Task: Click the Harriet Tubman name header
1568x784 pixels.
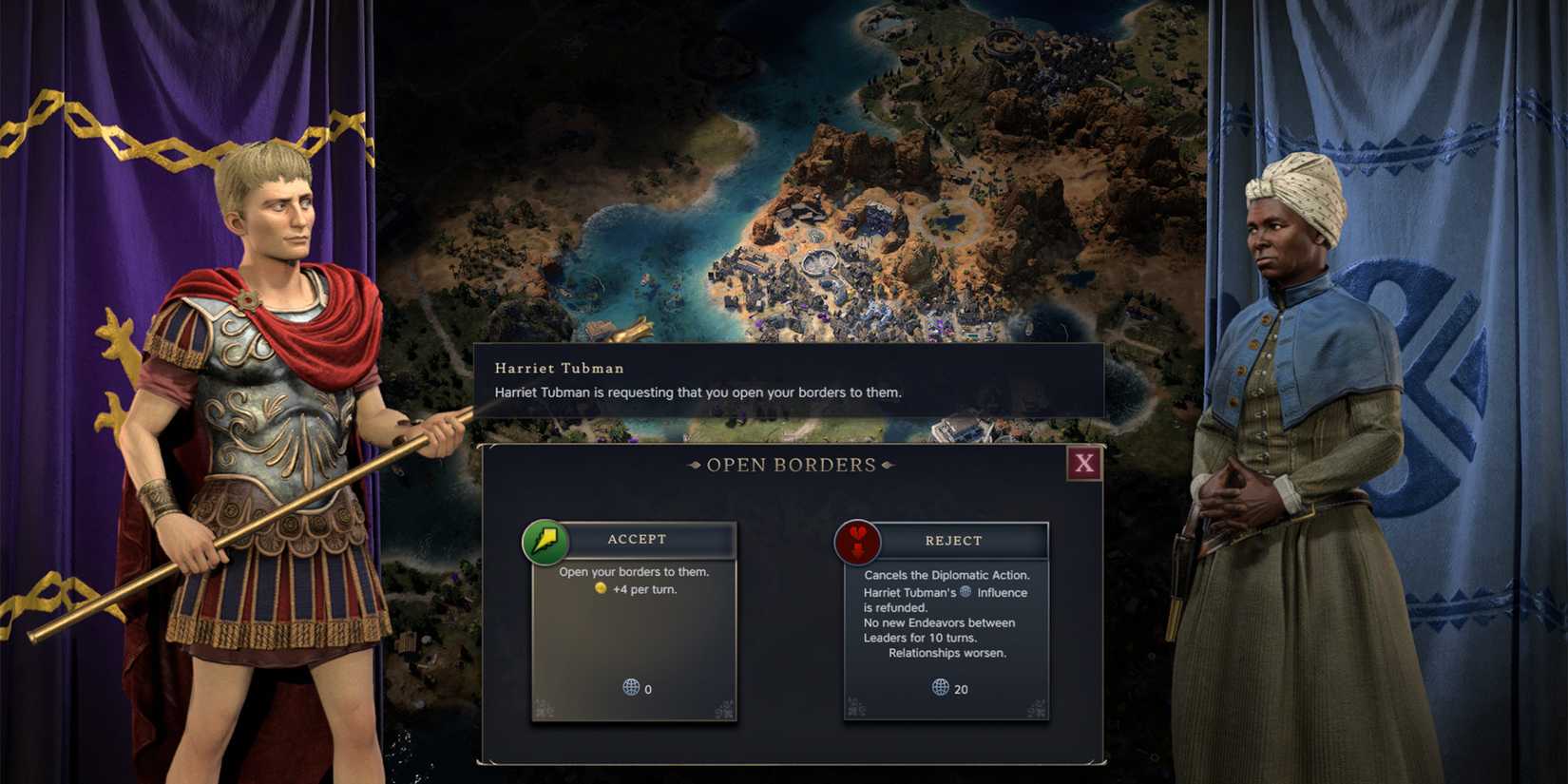Action: click(559, 368)
